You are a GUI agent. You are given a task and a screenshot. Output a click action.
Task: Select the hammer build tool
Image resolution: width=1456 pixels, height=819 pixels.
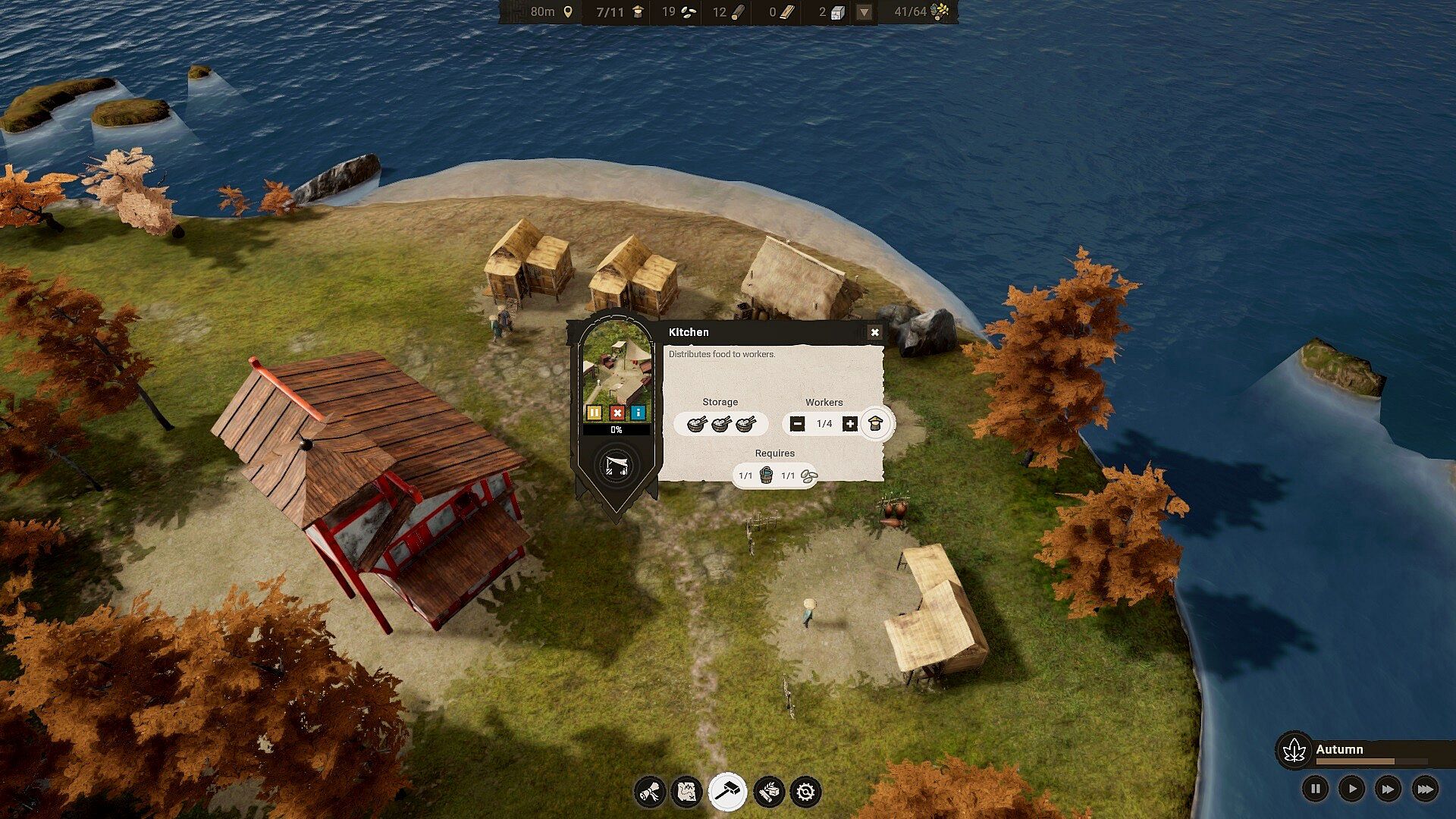coord(727,792)
